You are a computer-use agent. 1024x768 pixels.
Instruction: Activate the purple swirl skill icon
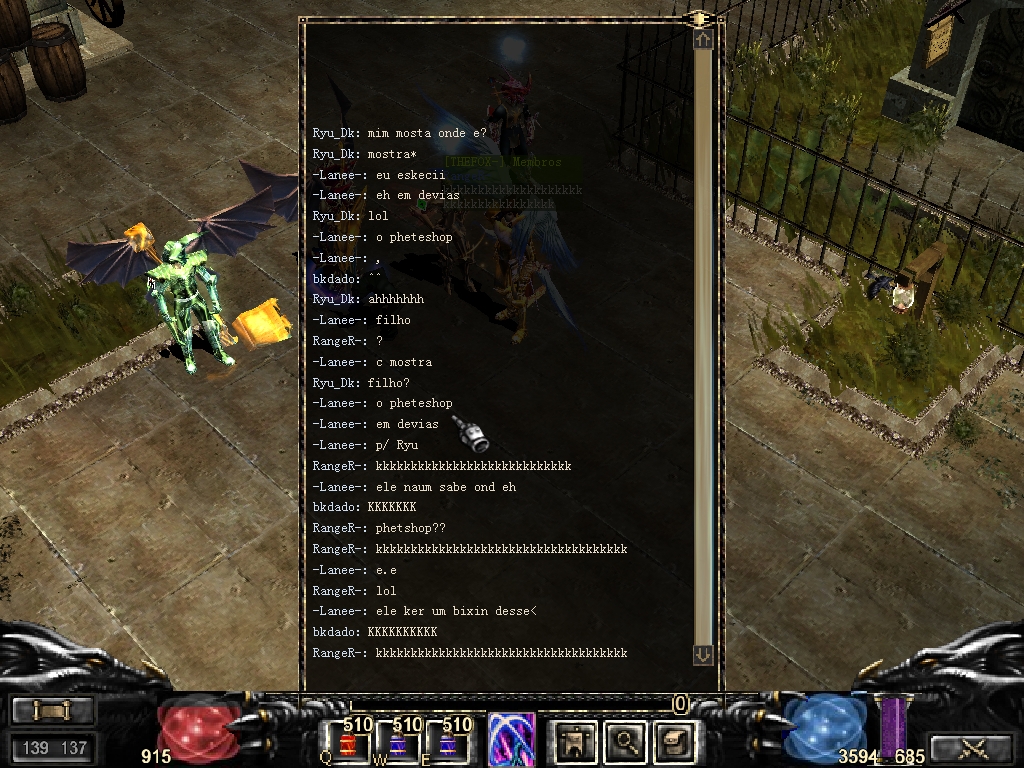511,740
